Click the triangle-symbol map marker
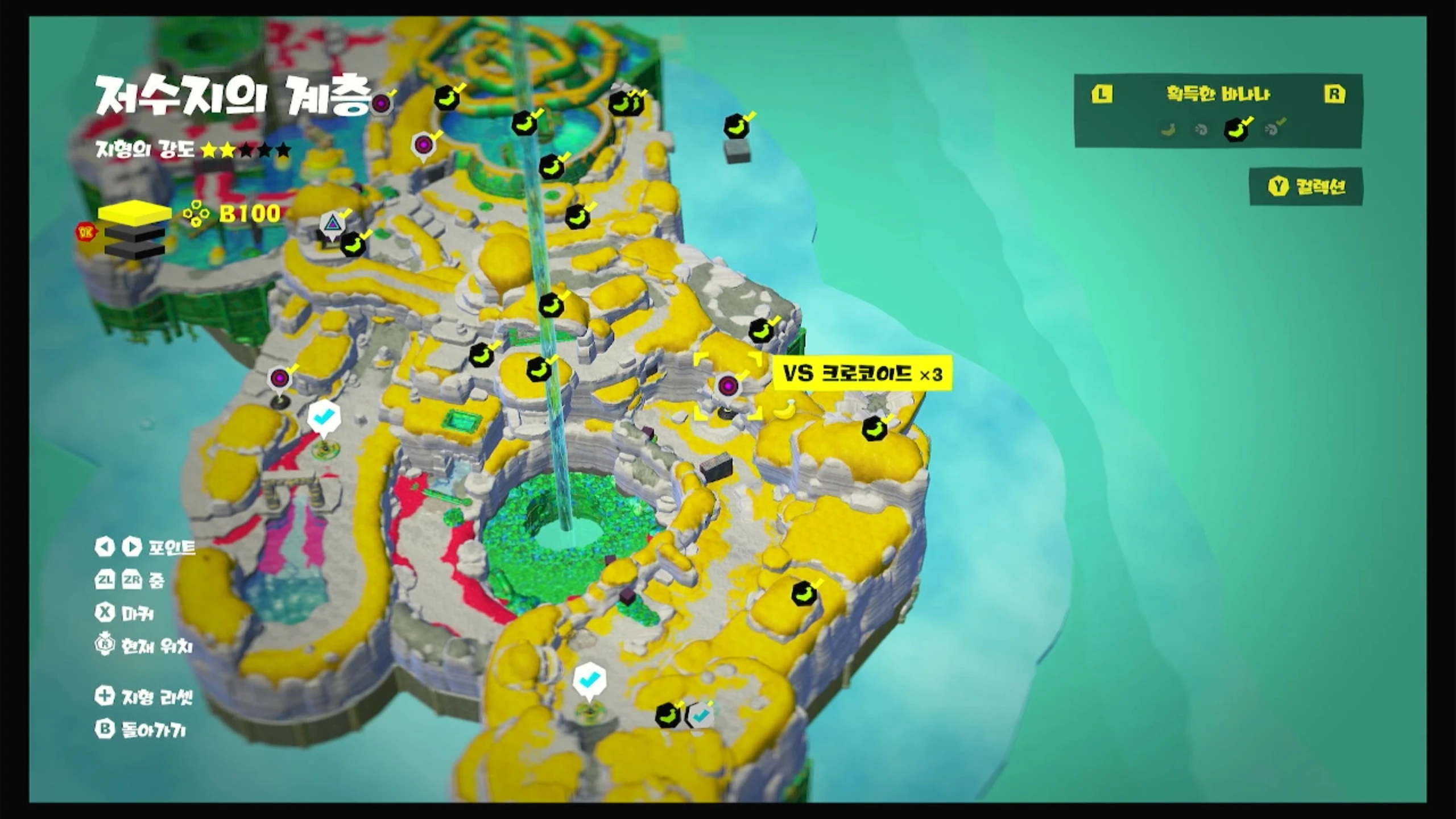The image size is (1456, 819). pos(332,224)
